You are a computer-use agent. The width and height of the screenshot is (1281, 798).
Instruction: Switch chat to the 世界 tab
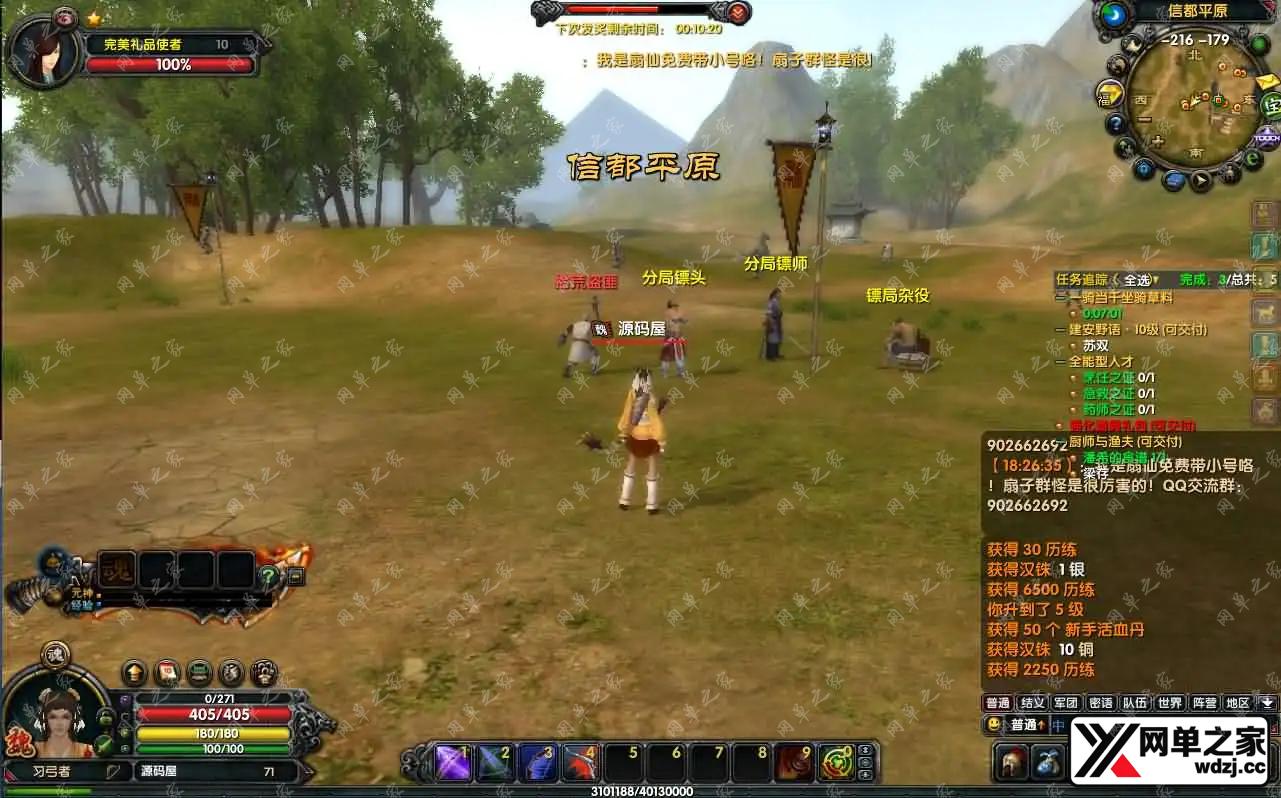click(1170, 703)
